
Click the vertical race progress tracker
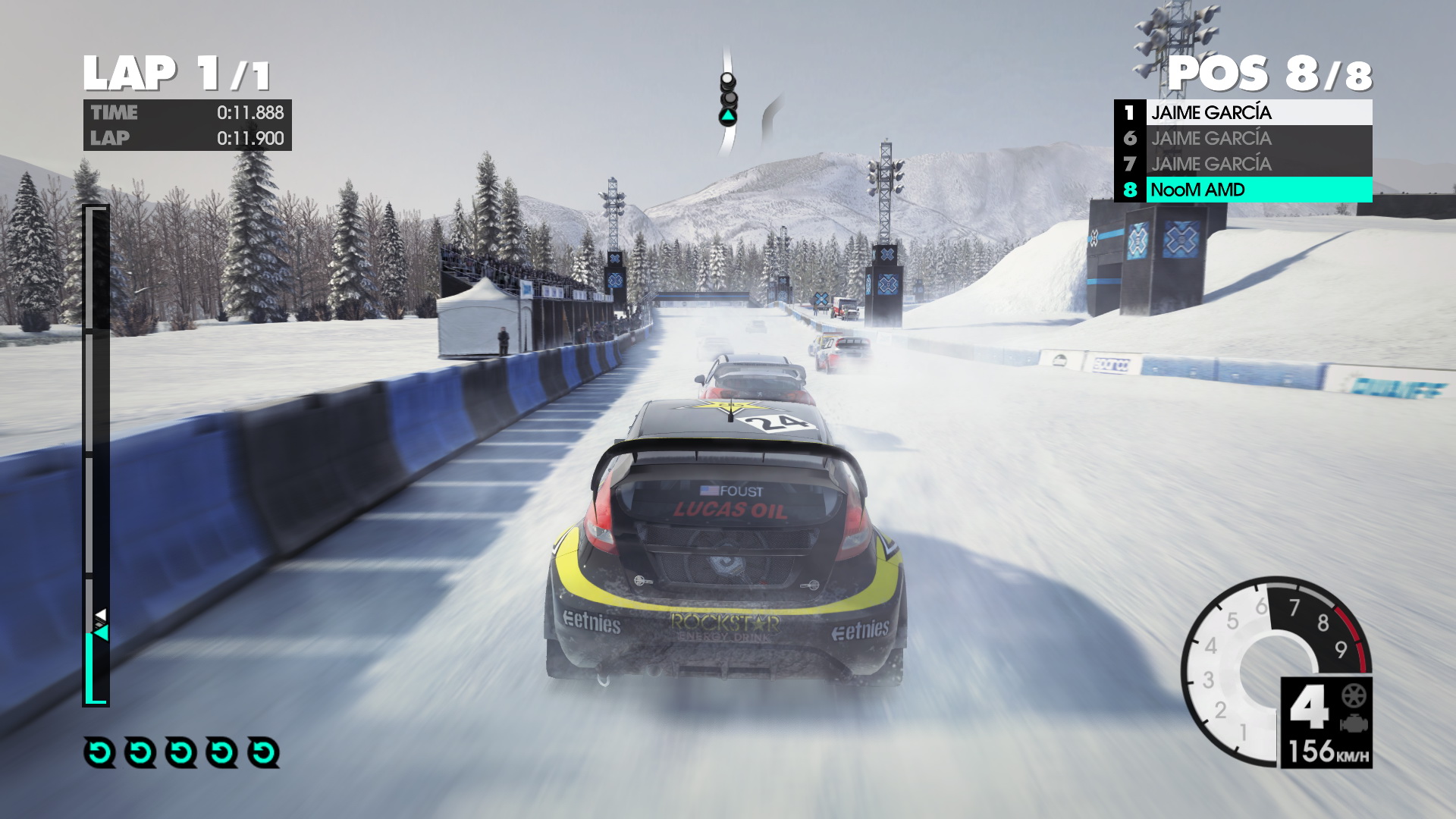[96, 455]
